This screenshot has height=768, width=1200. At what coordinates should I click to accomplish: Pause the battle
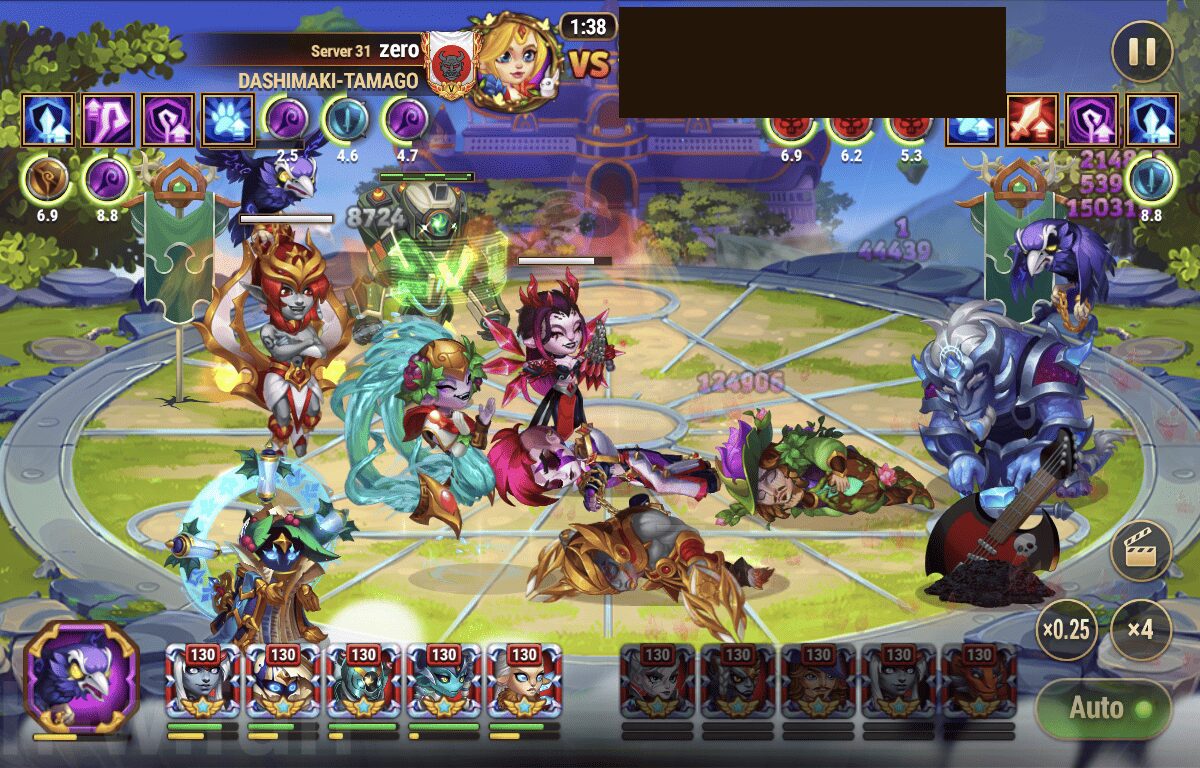click(x=1142, y=52)
